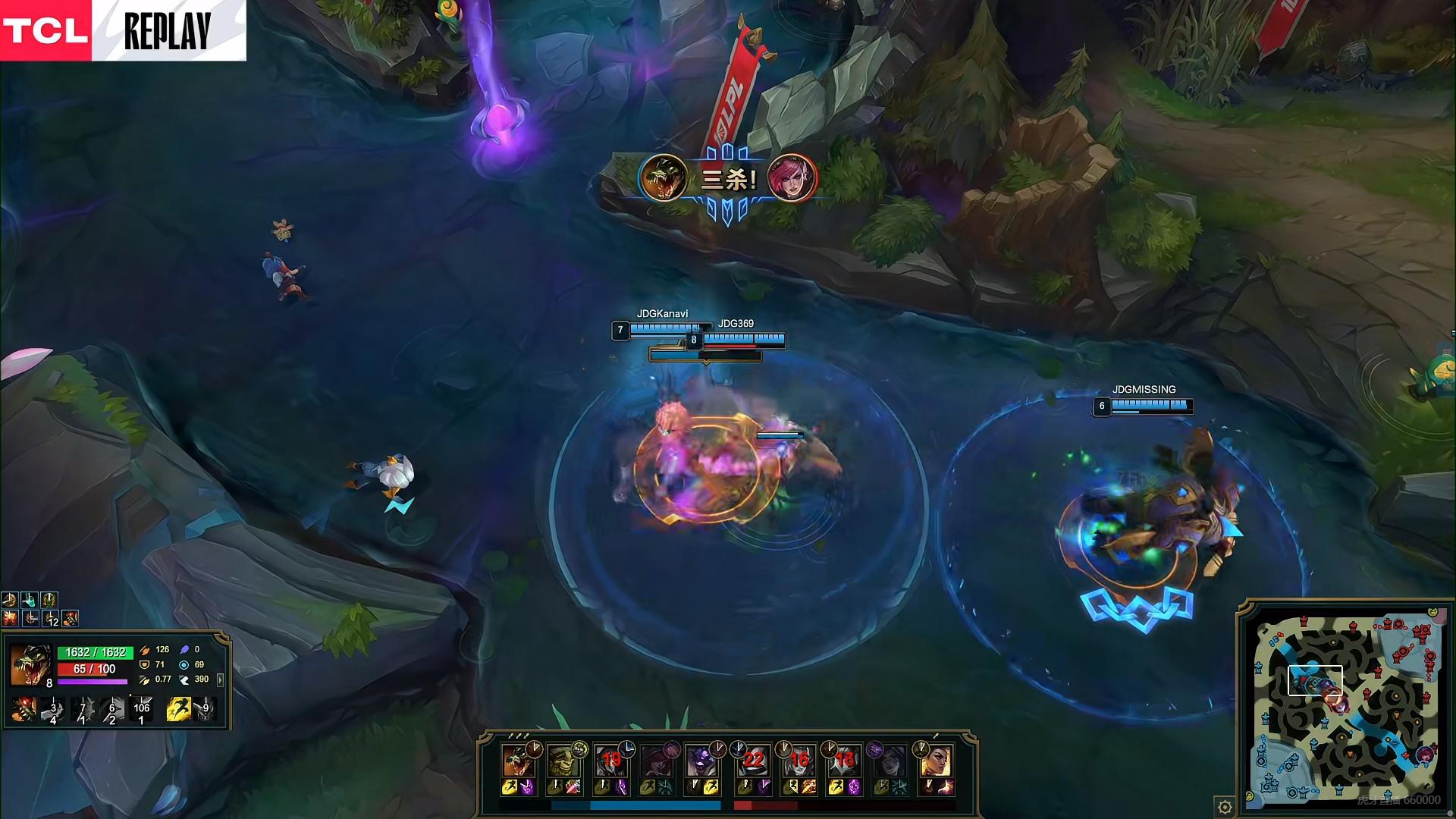Click the attack speed stat icon showing 0.77

coord(146,680)
